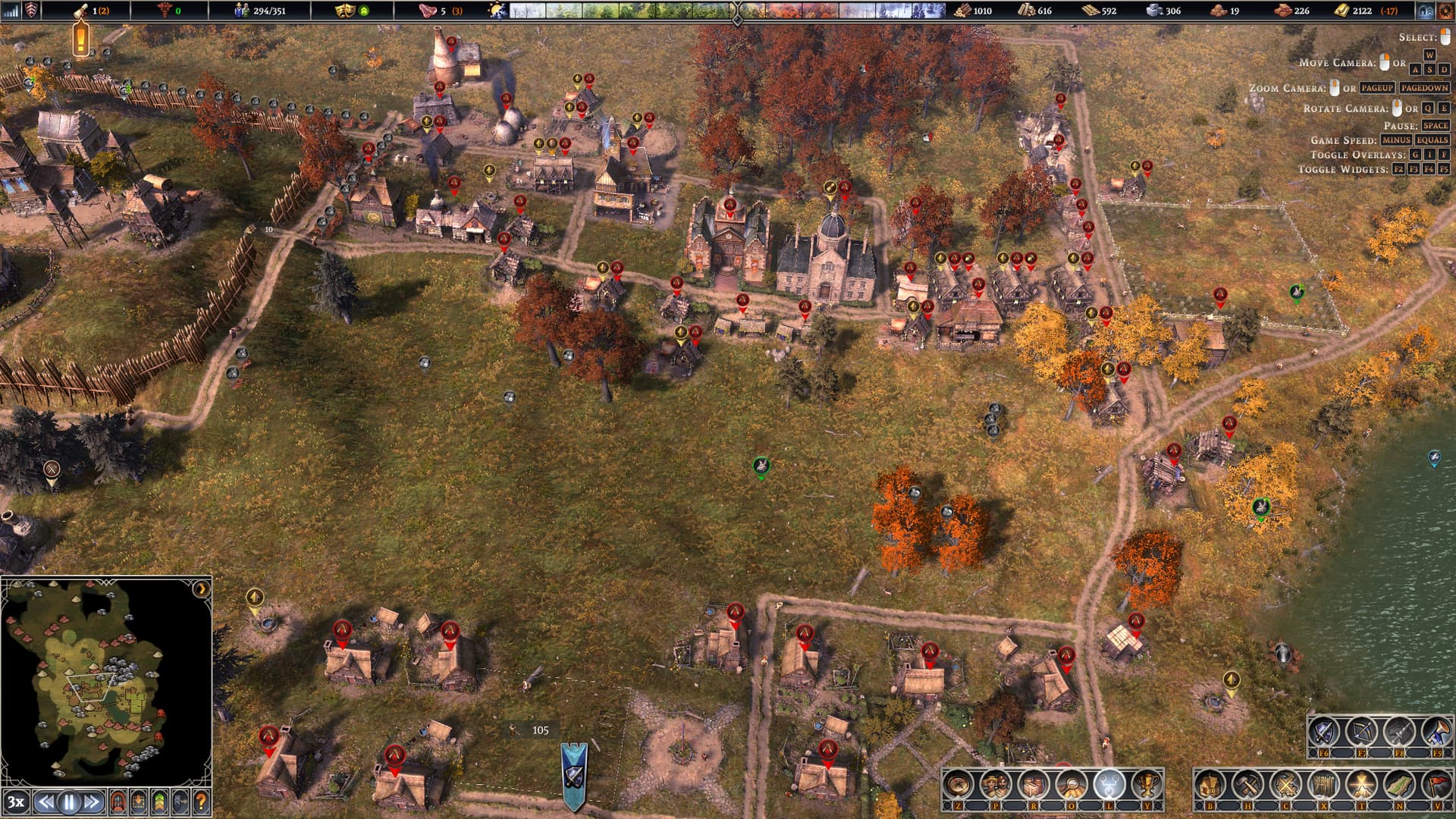Select the sword and shield military group
Viewport: 1456px width, 819px height.
[1324, 733]
